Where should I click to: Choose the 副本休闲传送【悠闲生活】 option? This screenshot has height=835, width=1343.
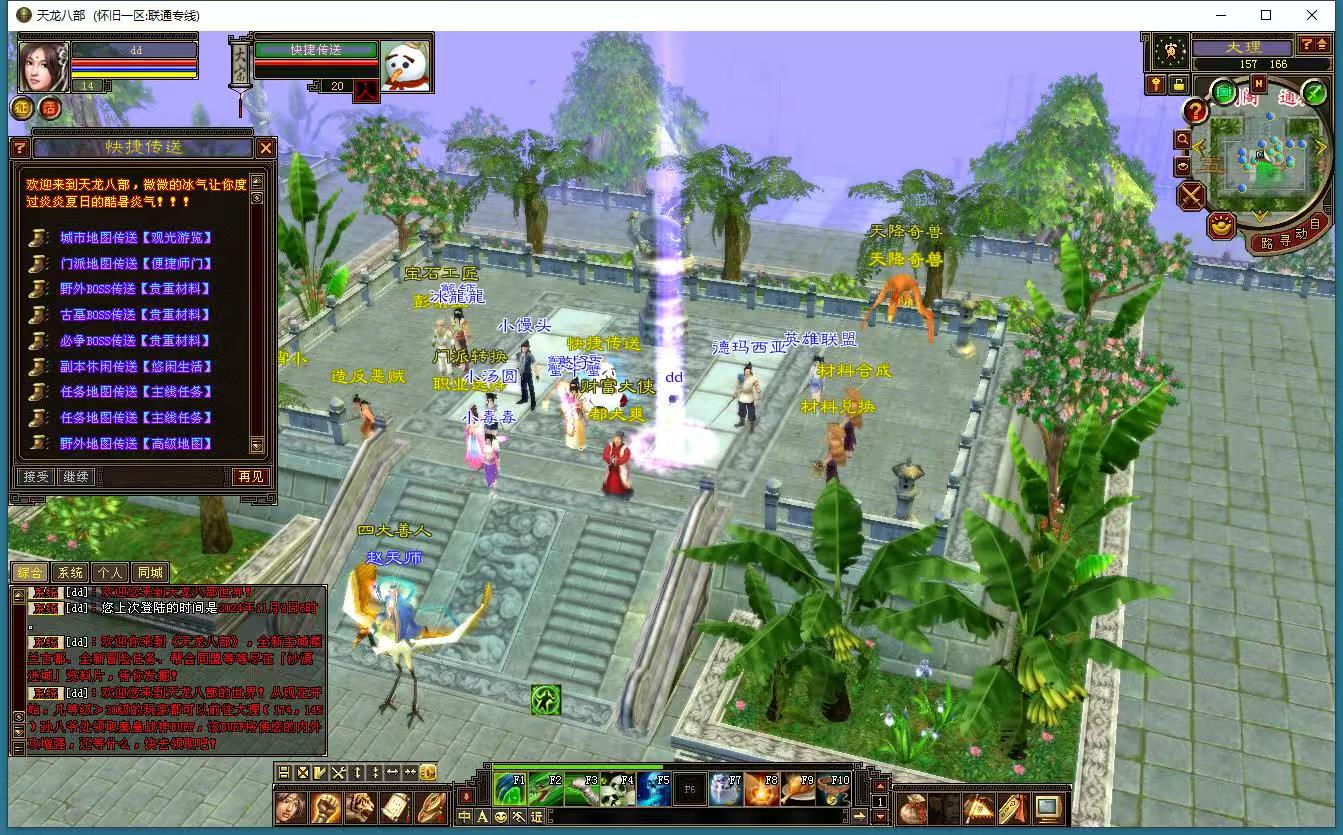135,366
